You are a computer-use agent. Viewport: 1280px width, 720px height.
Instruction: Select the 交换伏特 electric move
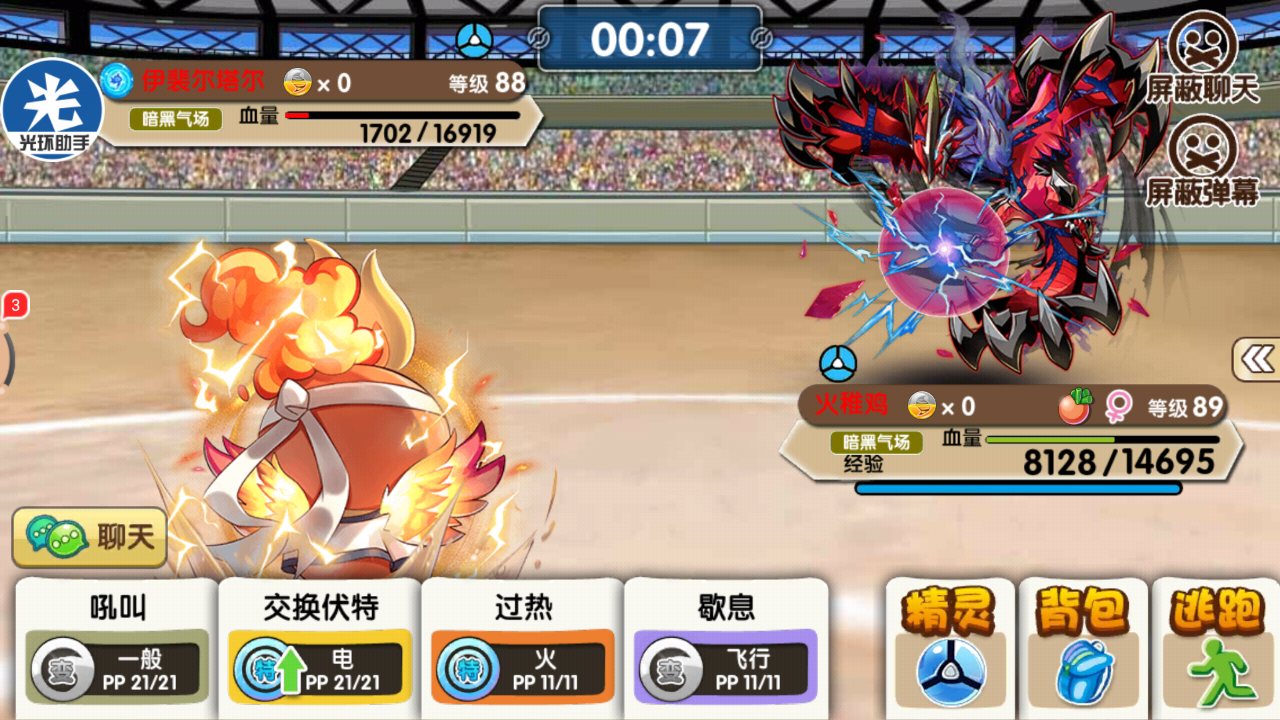tap(320, 645)
